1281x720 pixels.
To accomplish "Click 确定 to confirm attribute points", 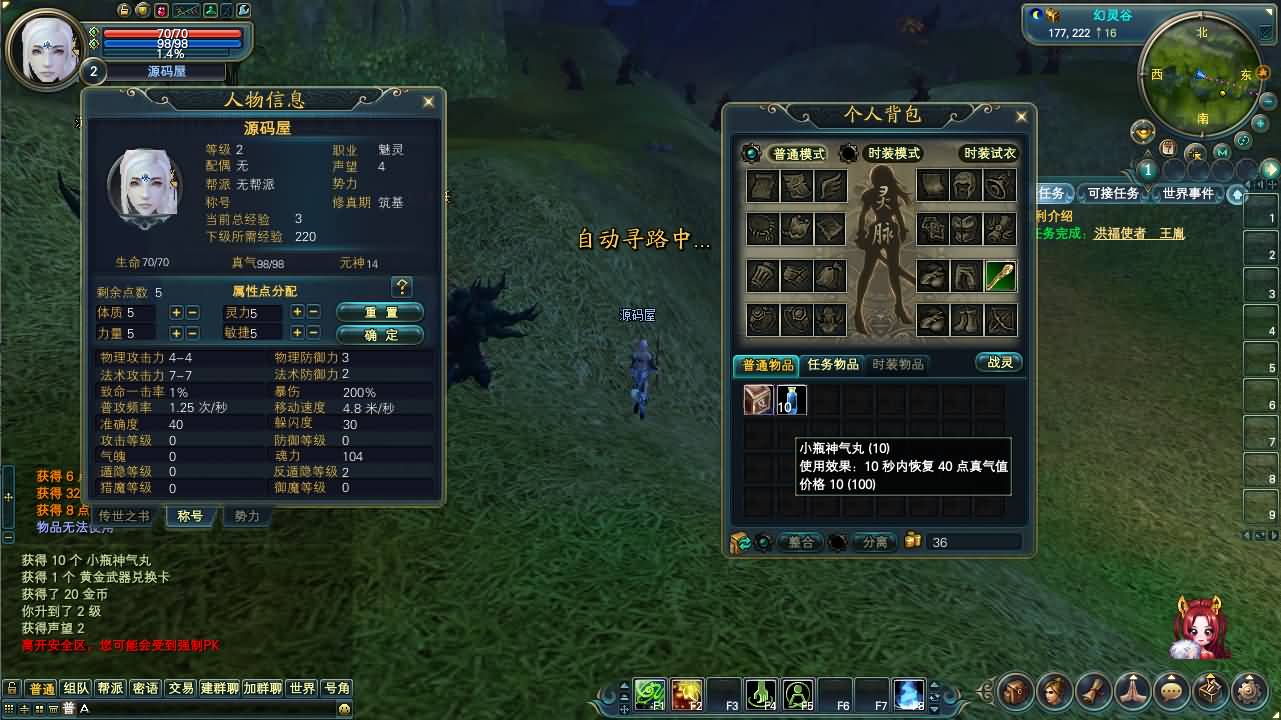I will coord(380,335).
